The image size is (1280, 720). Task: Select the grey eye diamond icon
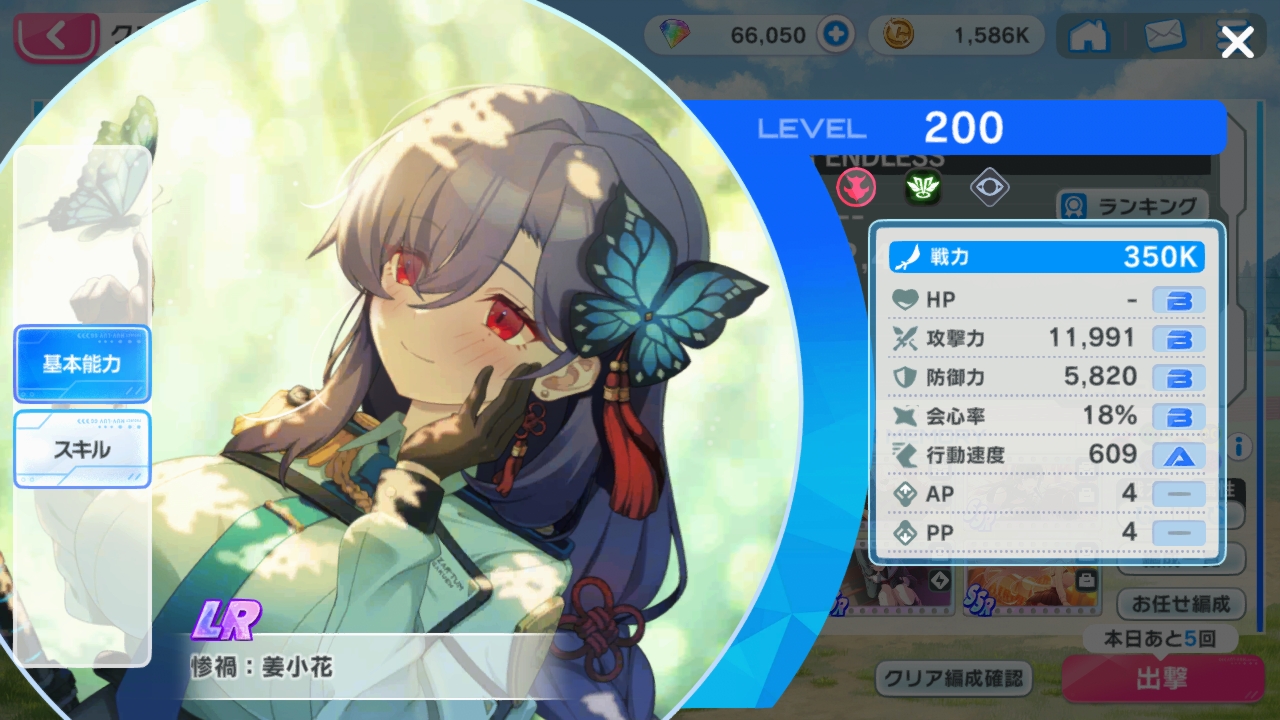point(989,187)
